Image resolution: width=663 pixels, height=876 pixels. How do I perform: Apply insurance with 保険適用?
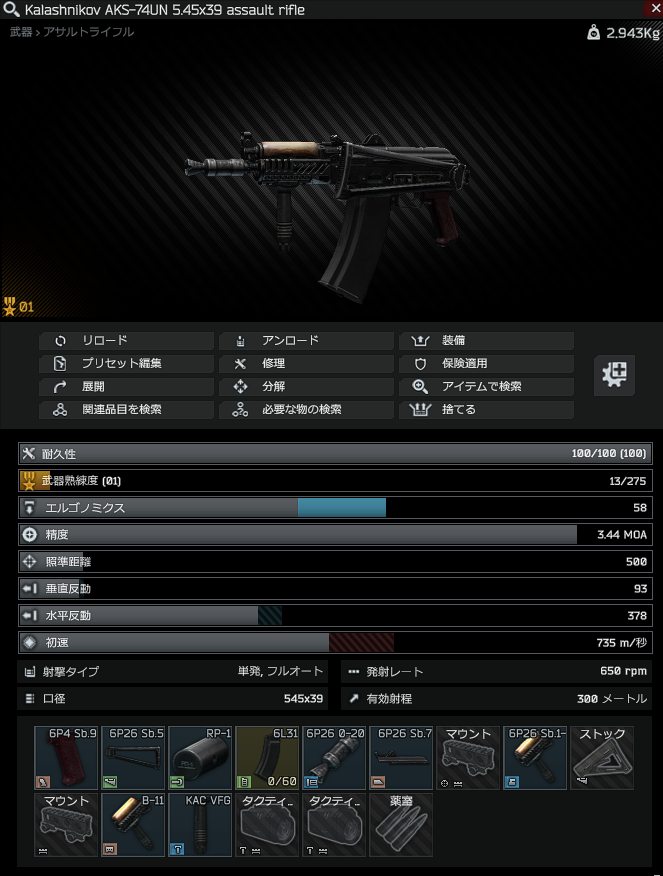tap(487, 364)
